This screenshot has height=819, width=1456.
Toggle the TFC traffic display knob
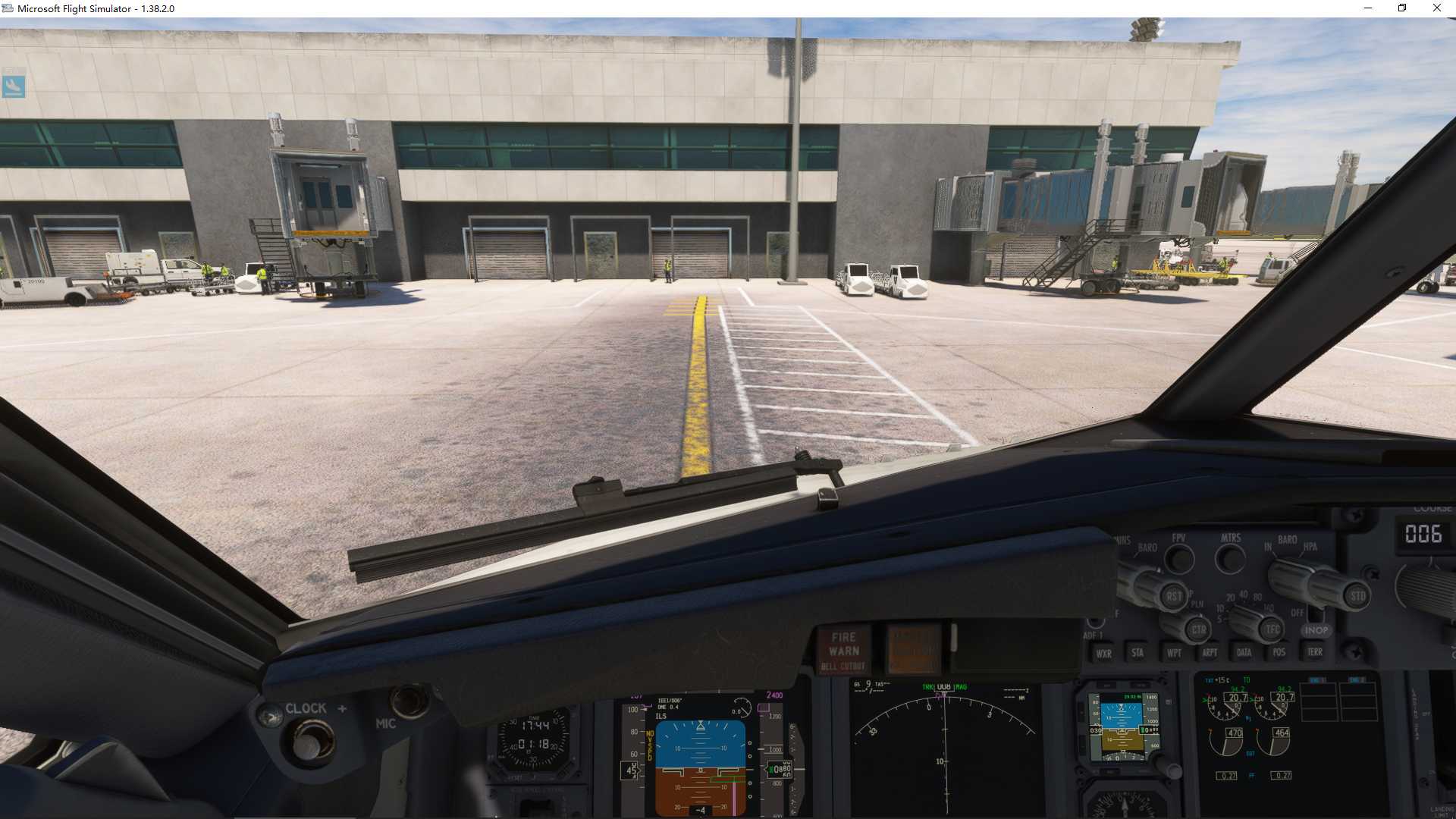coord(1272,628)
